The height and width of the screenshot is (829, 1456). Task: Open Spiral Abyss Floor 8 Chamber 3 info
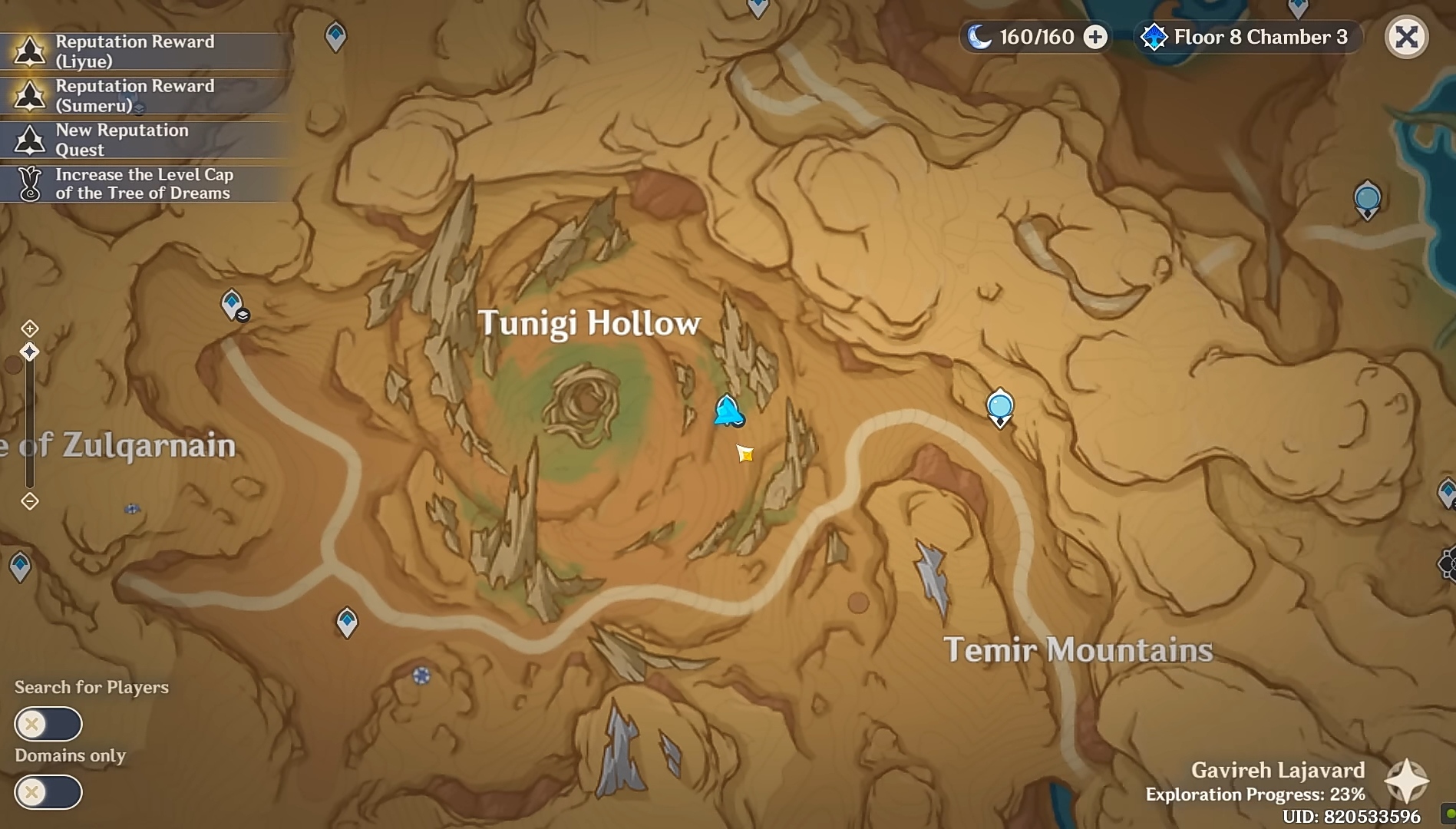[x=1248, y=37]
